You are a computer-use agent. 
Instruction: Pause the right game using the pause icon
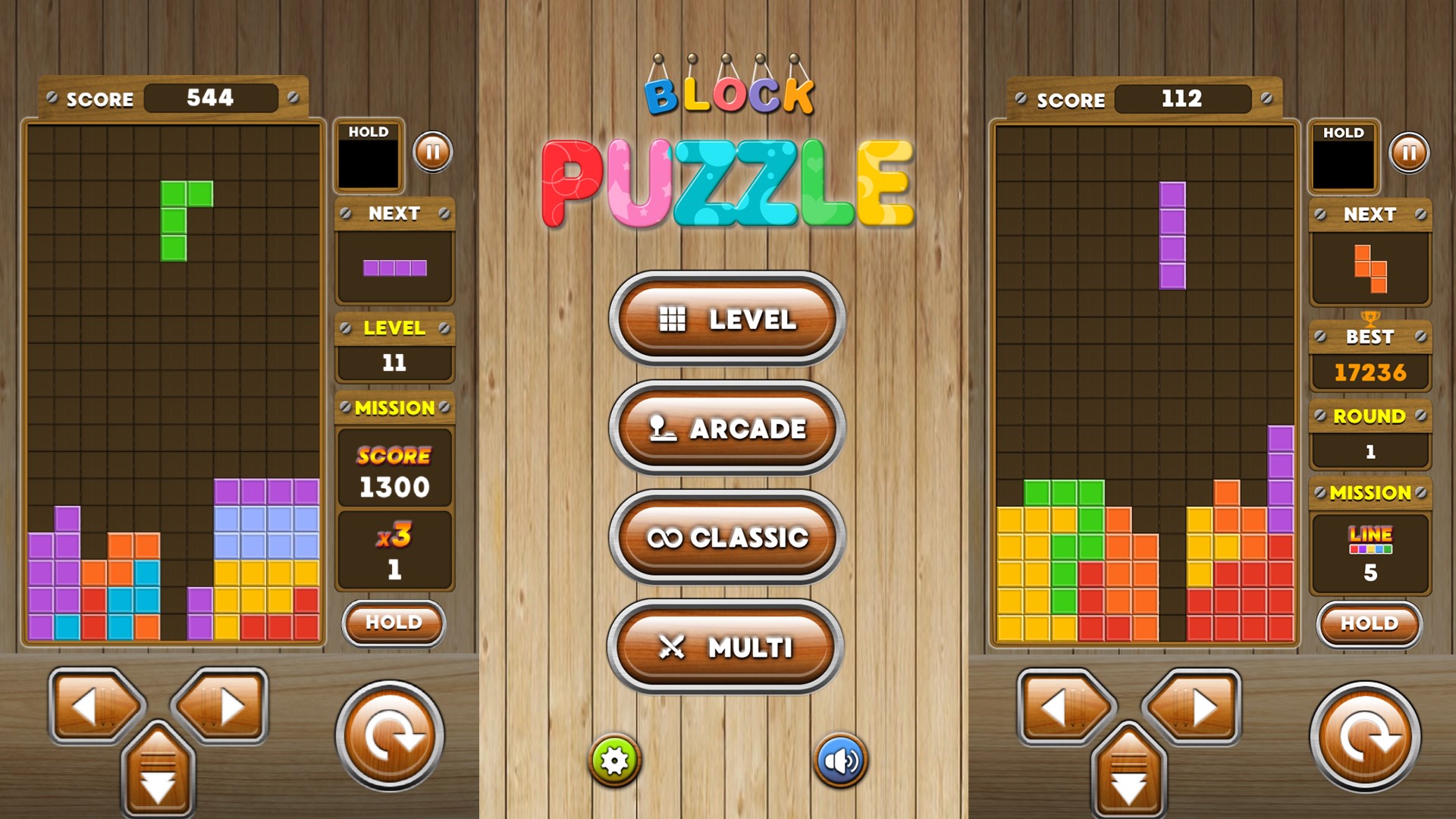point(1408,152)
